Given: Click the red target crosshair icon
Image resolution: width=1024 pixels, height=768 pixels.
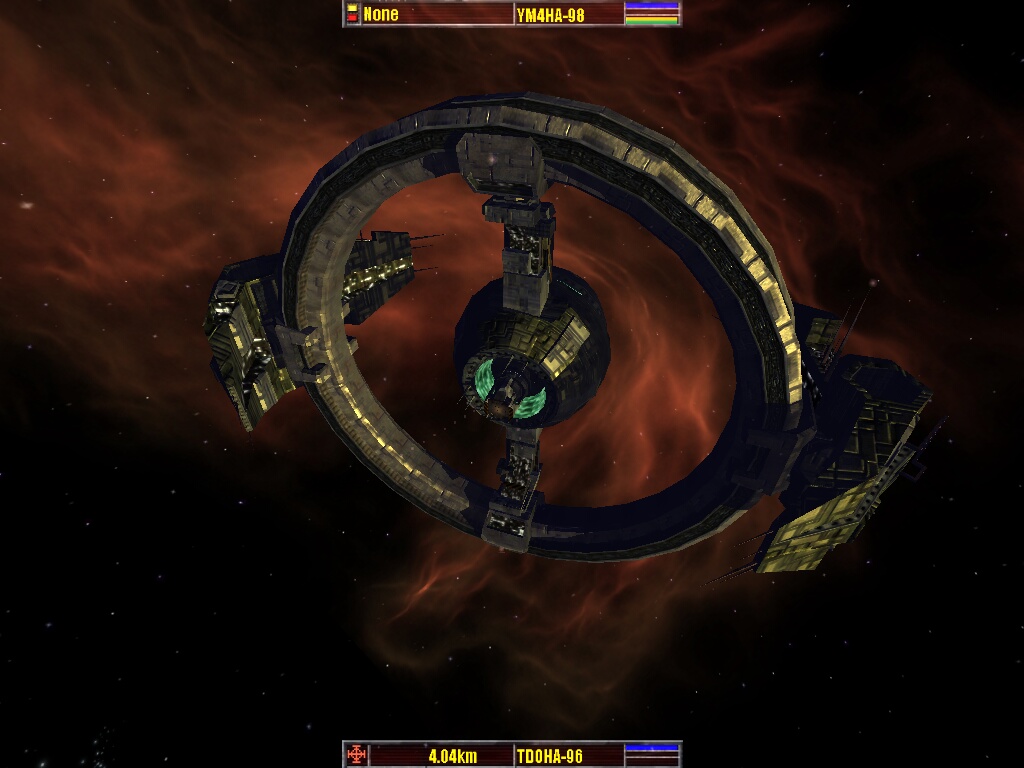Looking at the screenshot, I should point(354,755).
